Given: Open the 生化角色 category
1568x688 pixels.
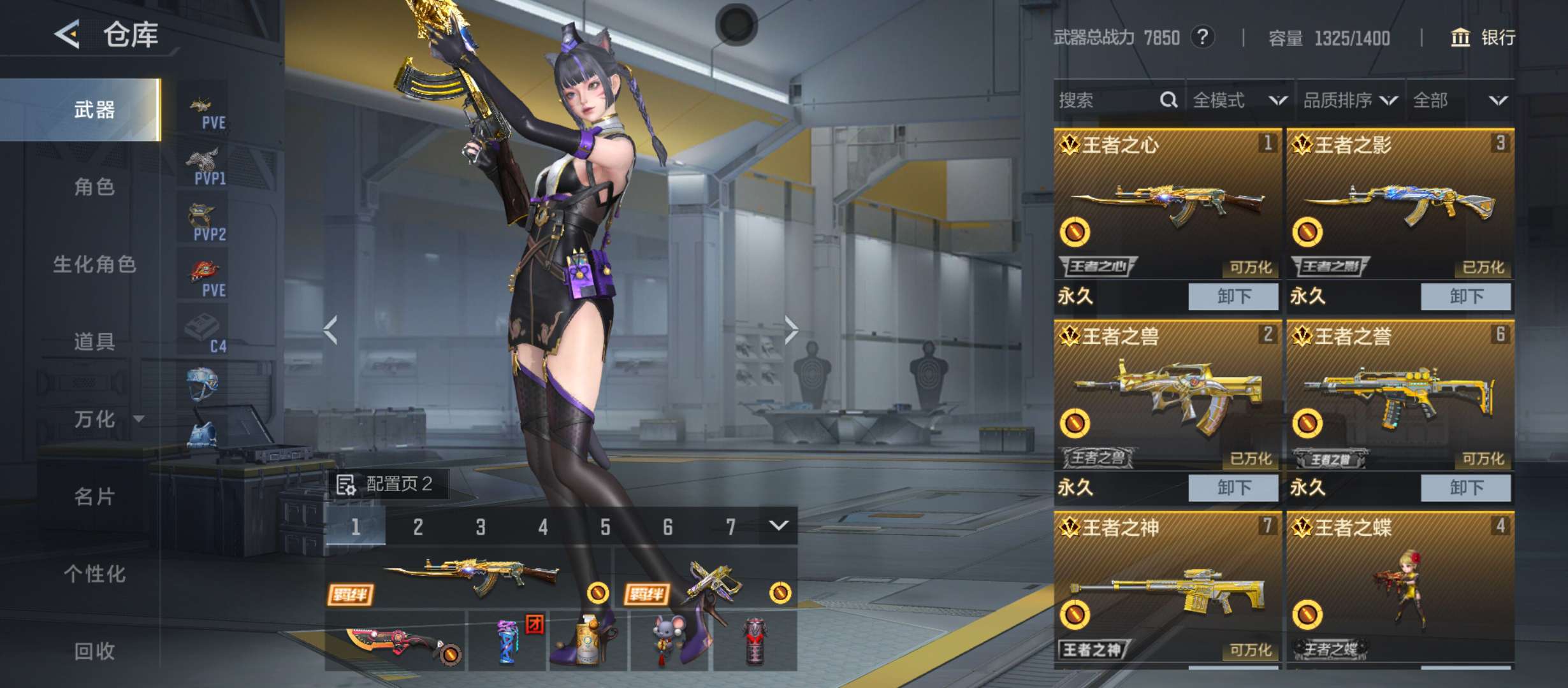Looking at the screenshot, I should (x=94, y=264).
